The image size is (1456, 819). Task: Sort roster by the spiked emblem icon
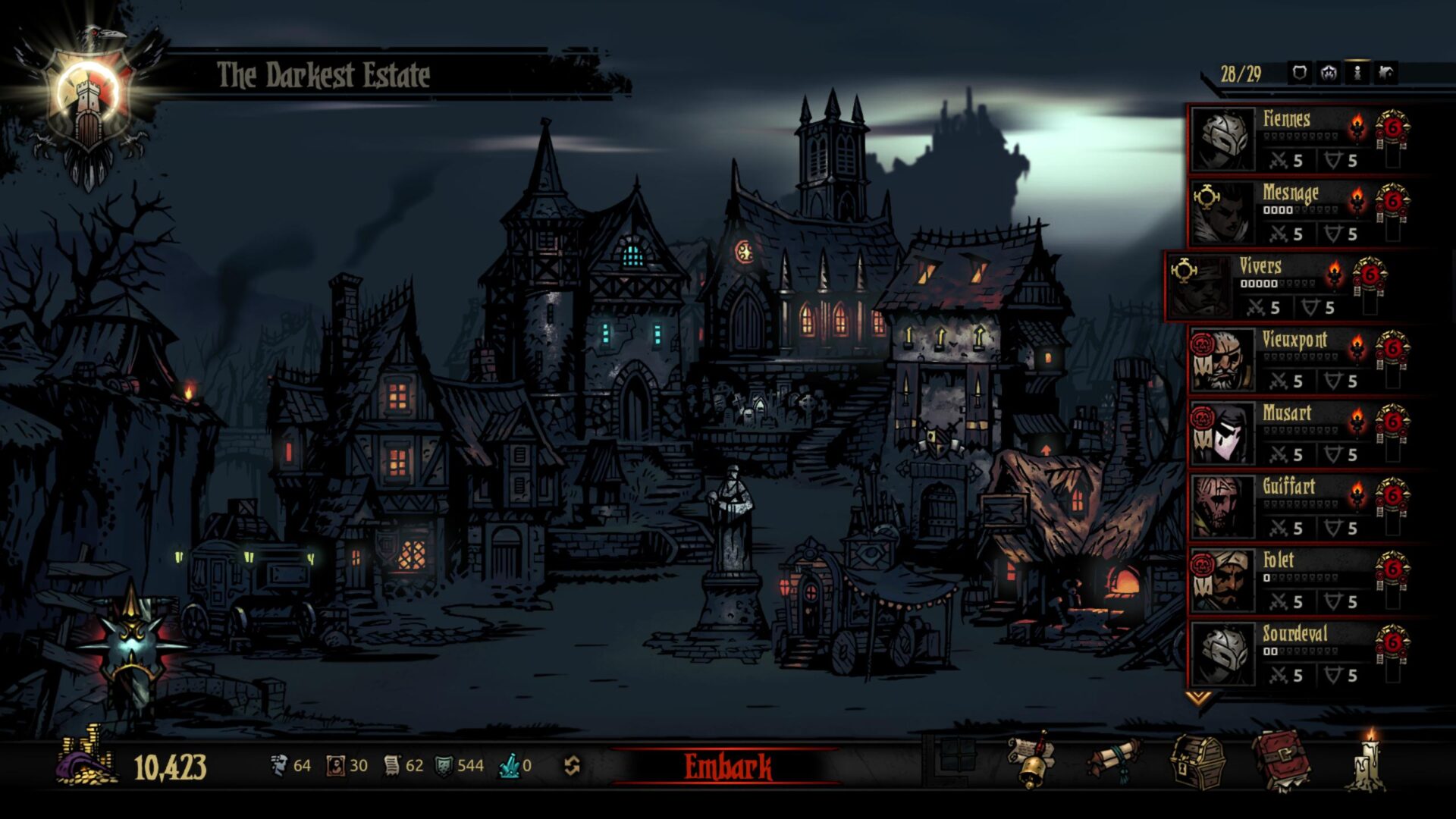click(1329, 73)
